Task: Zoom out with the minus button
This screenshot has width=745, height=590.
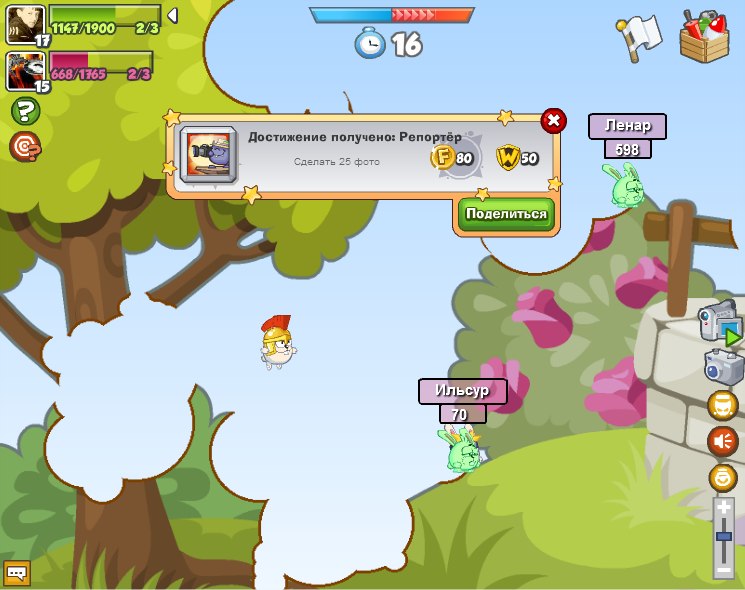Action: [724, 570]
